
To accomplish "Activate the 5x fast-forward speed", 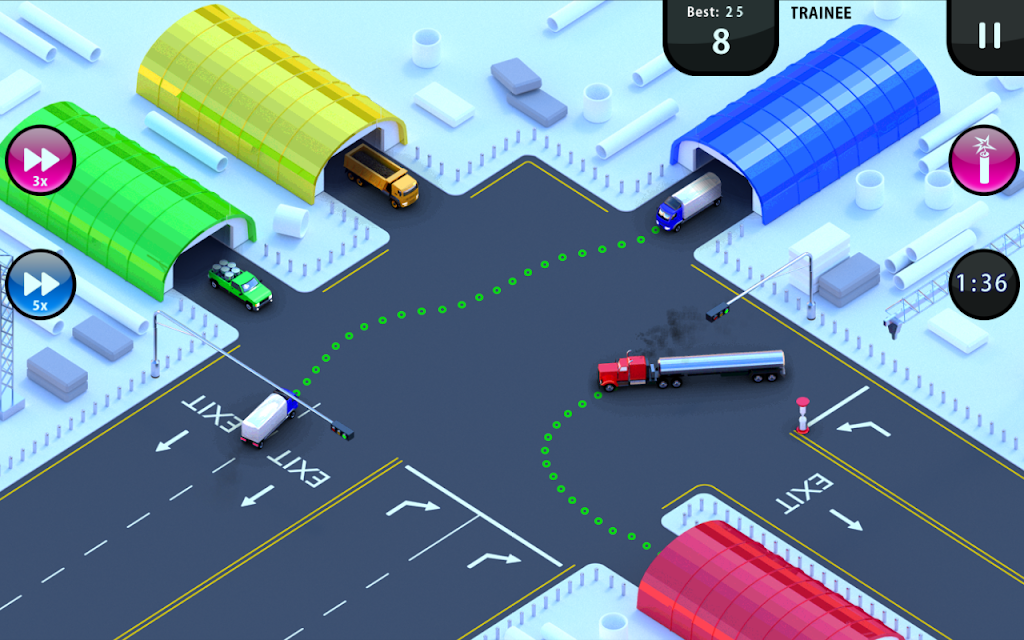I will point(41,284).
